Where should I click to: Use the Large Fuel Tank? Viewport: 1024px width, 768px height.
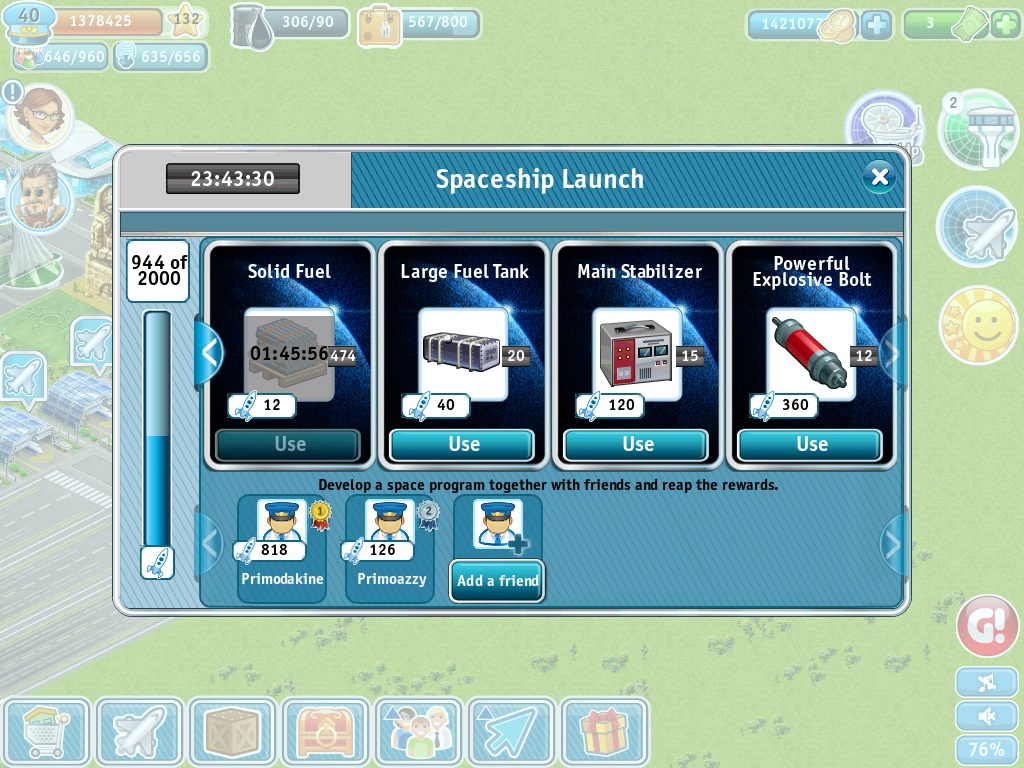[x=464, y=444]
